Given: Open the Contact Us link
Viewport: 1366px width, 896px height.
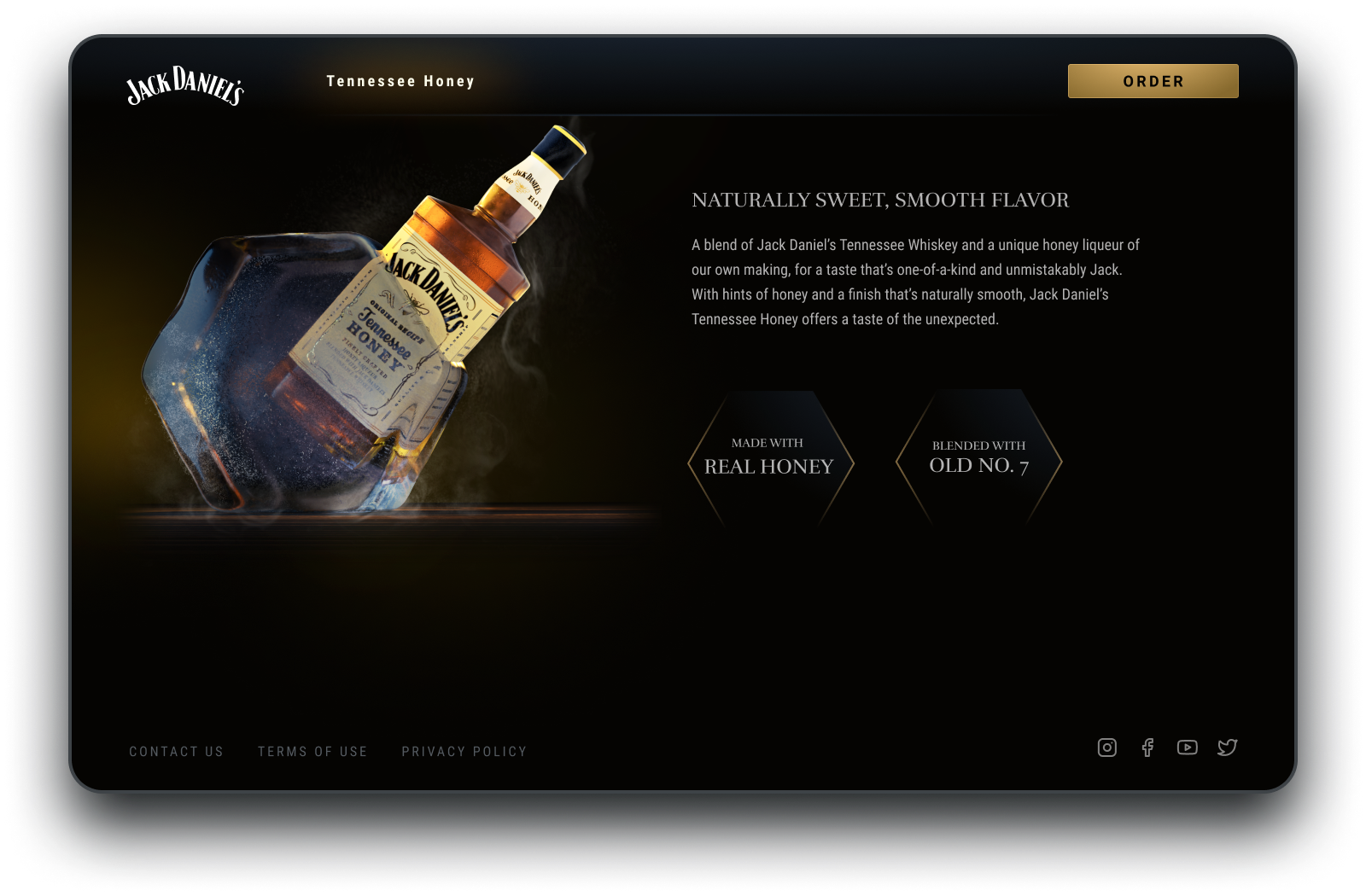Looking at the screenshot, I should [177, 752].
